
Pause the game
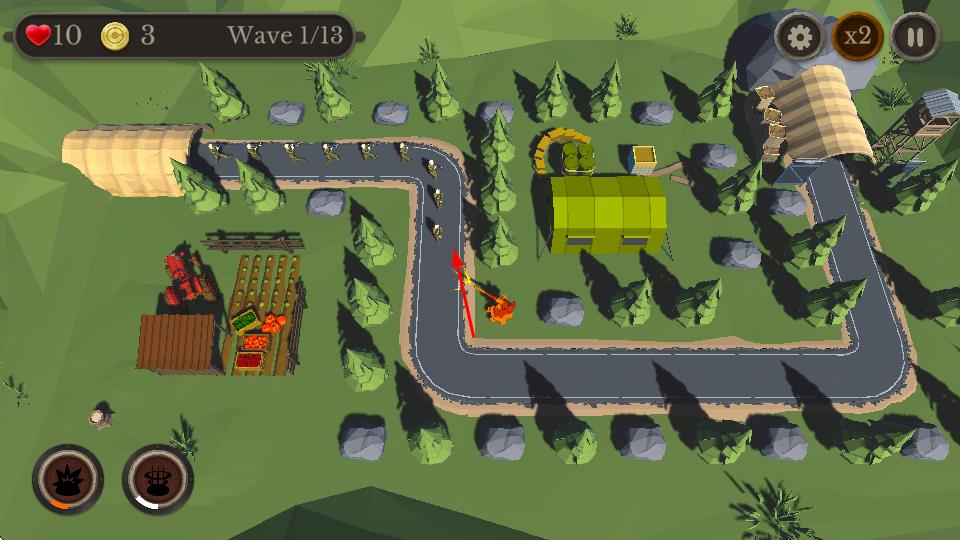915,38
